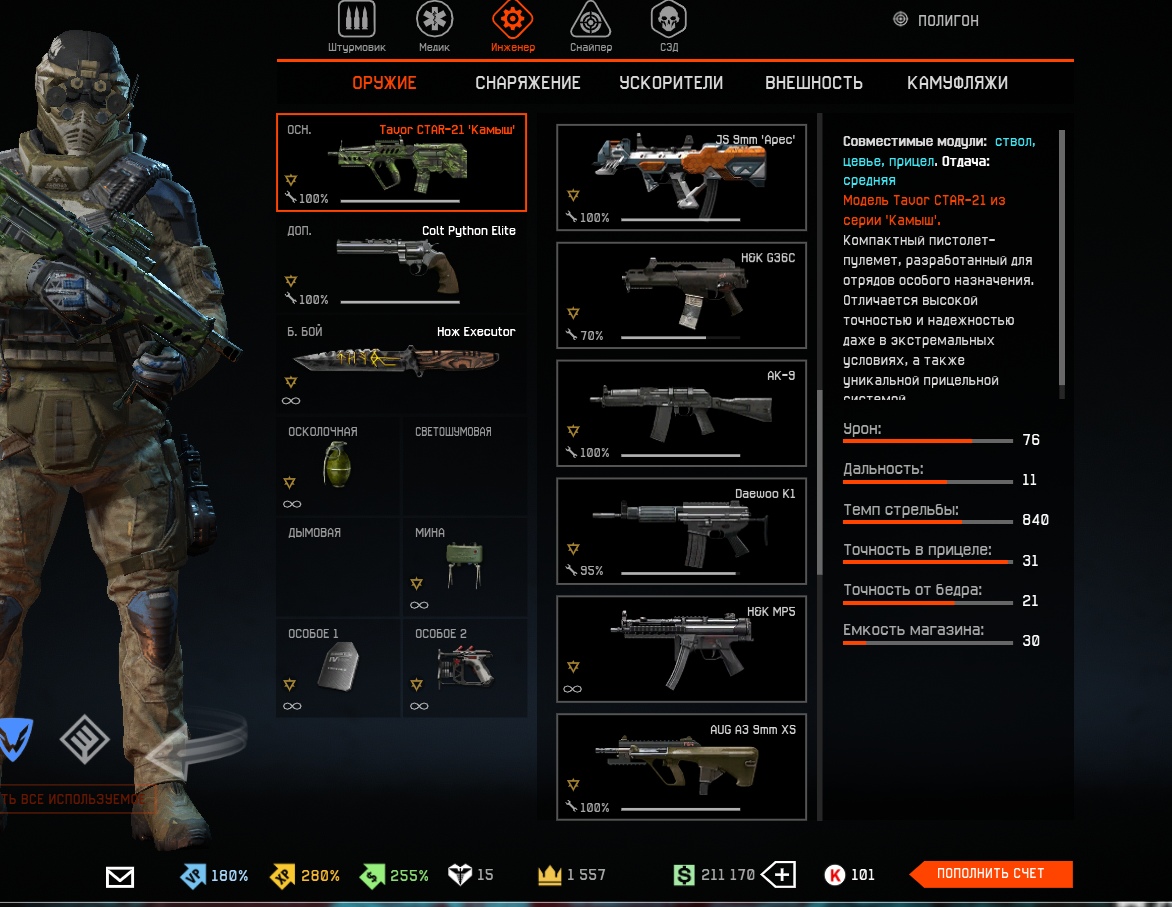Go to the Камуфляжи tab

point(957,83)
